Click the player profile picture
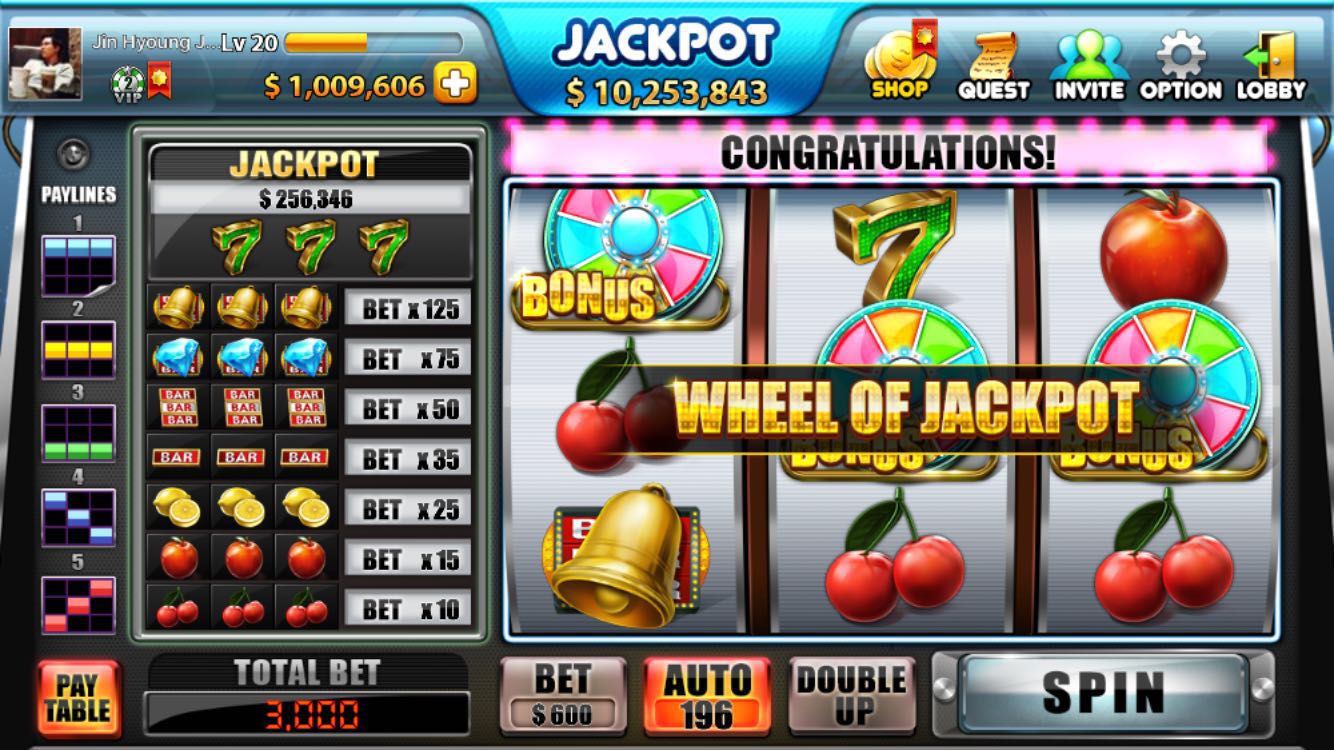The height and width of the screenshot is (750, 1334). point(45,63)
